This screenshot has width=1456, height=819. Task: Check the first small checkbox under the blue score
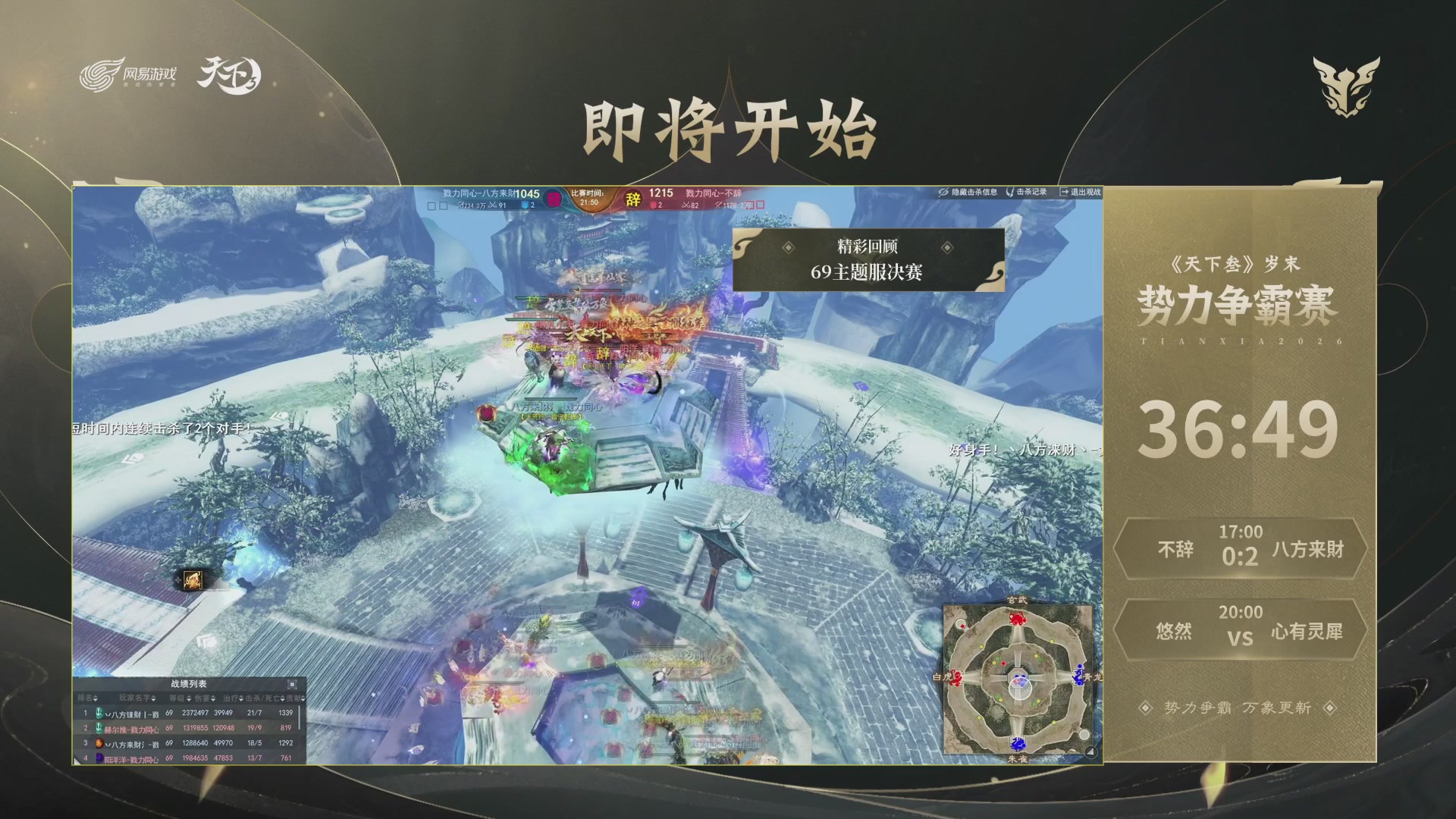point(431,205)
